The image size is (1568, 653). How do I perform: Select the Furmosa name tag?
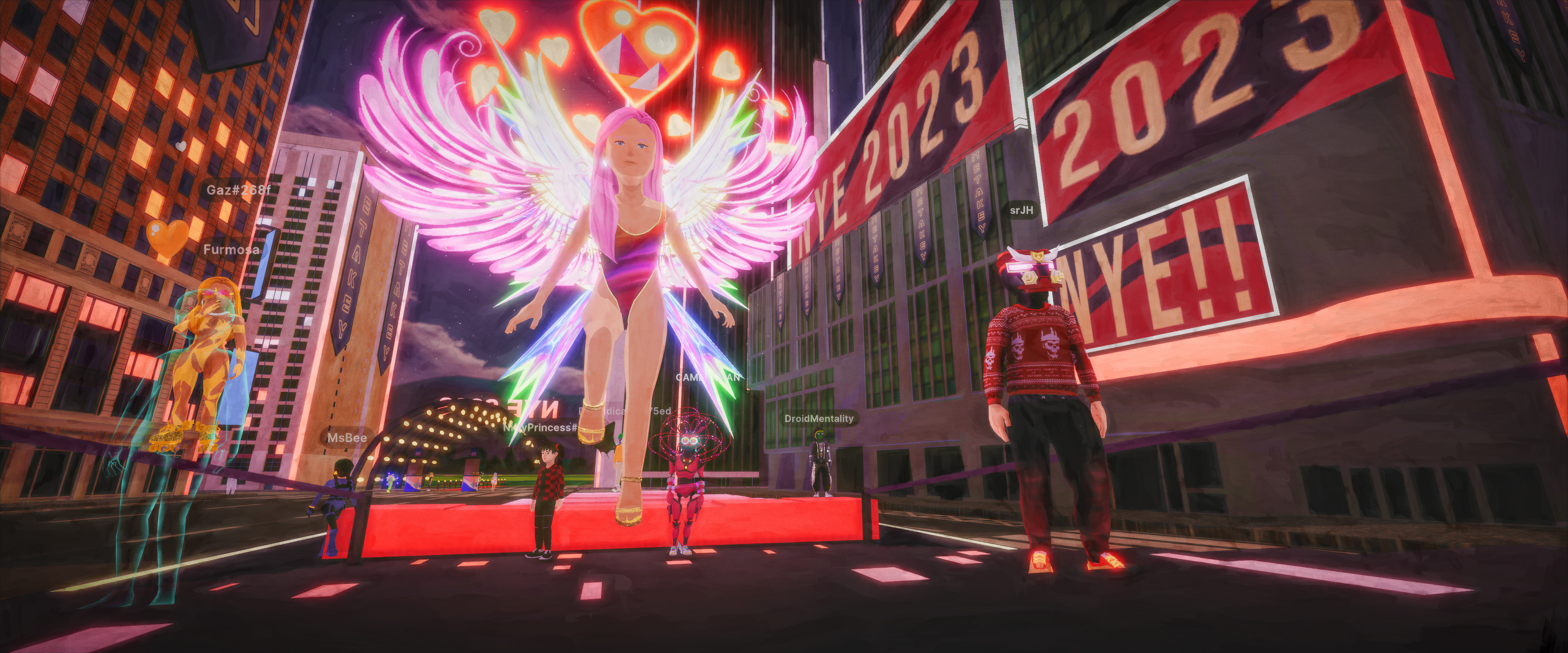coord(231,249)
